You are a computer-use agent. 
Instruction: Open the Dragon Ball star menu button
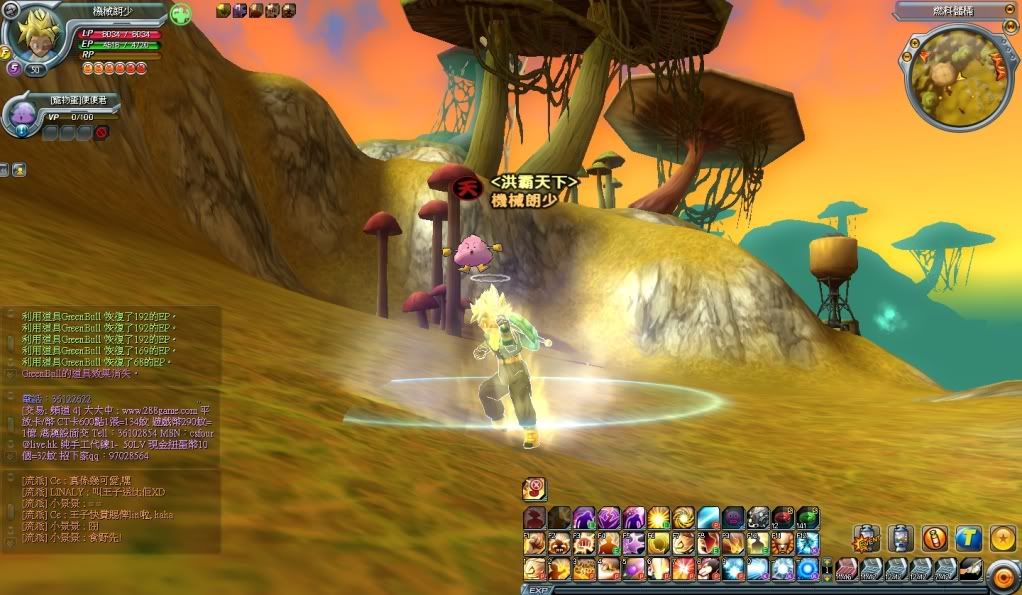(1001, 539)
